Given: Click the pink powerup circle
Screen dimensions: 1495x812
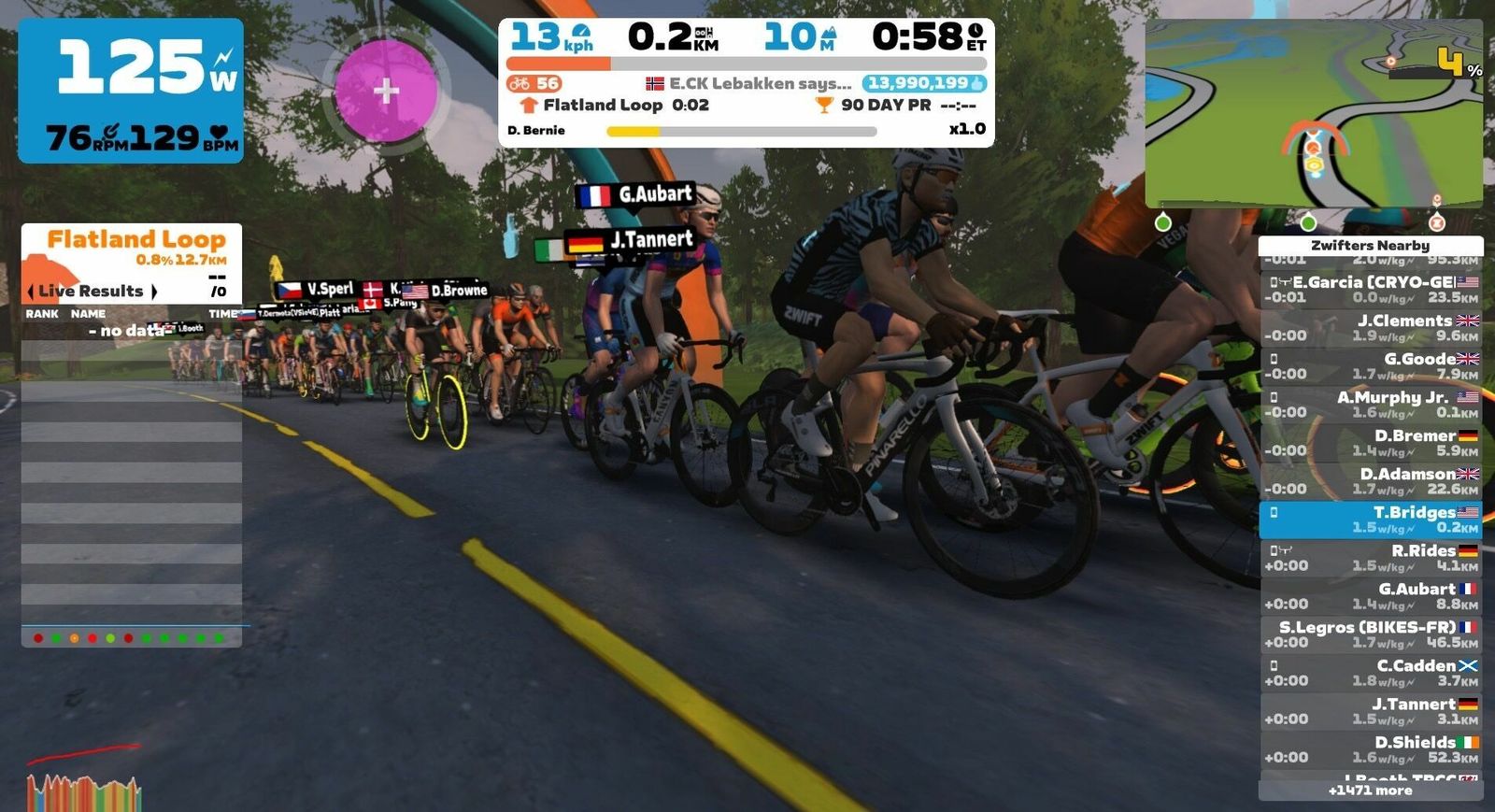Looking at the screenshot, I should pos(386,91).
